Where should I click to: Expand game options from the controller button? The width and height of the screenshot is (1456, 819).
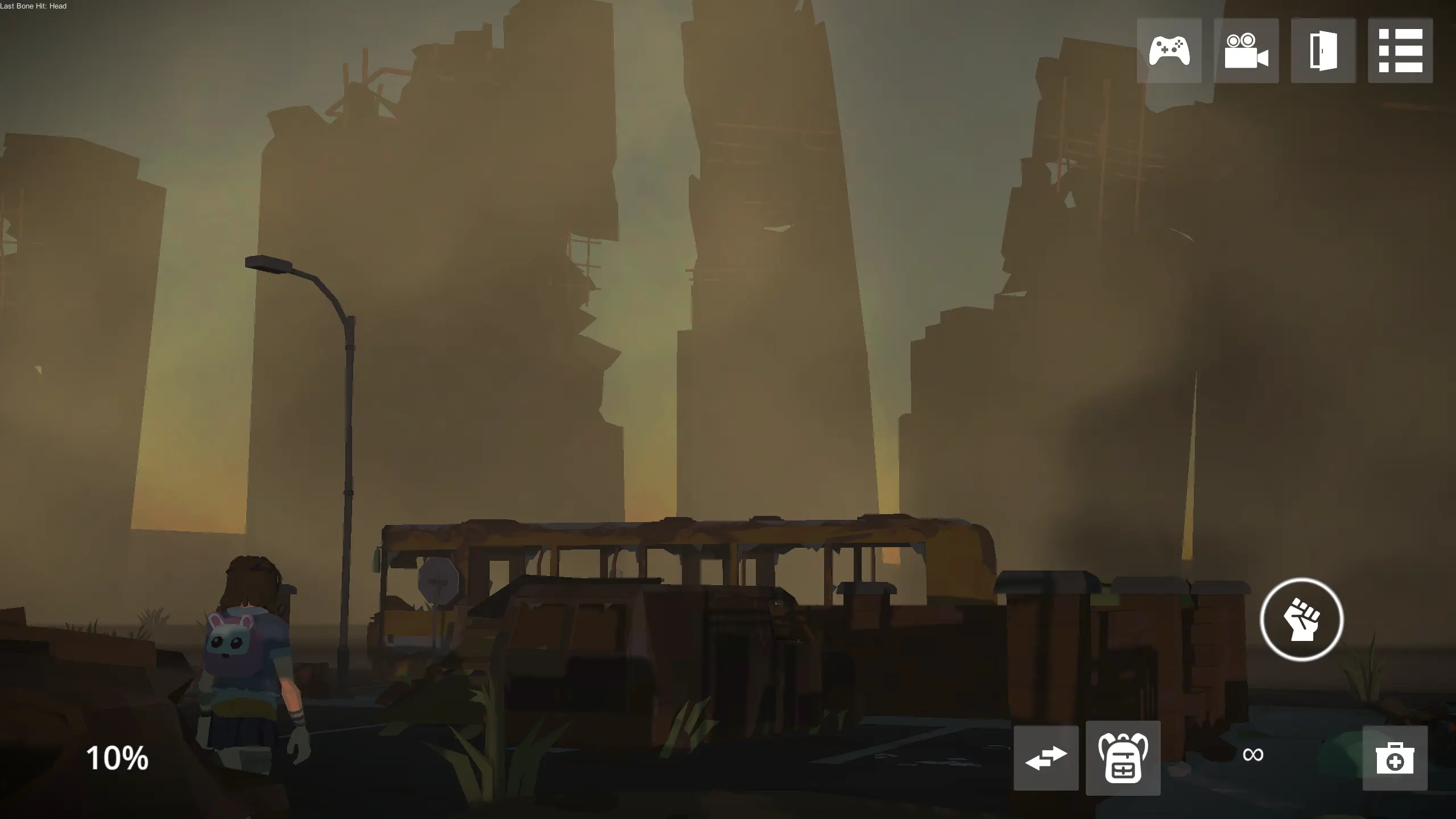[x=1170, y=51]
